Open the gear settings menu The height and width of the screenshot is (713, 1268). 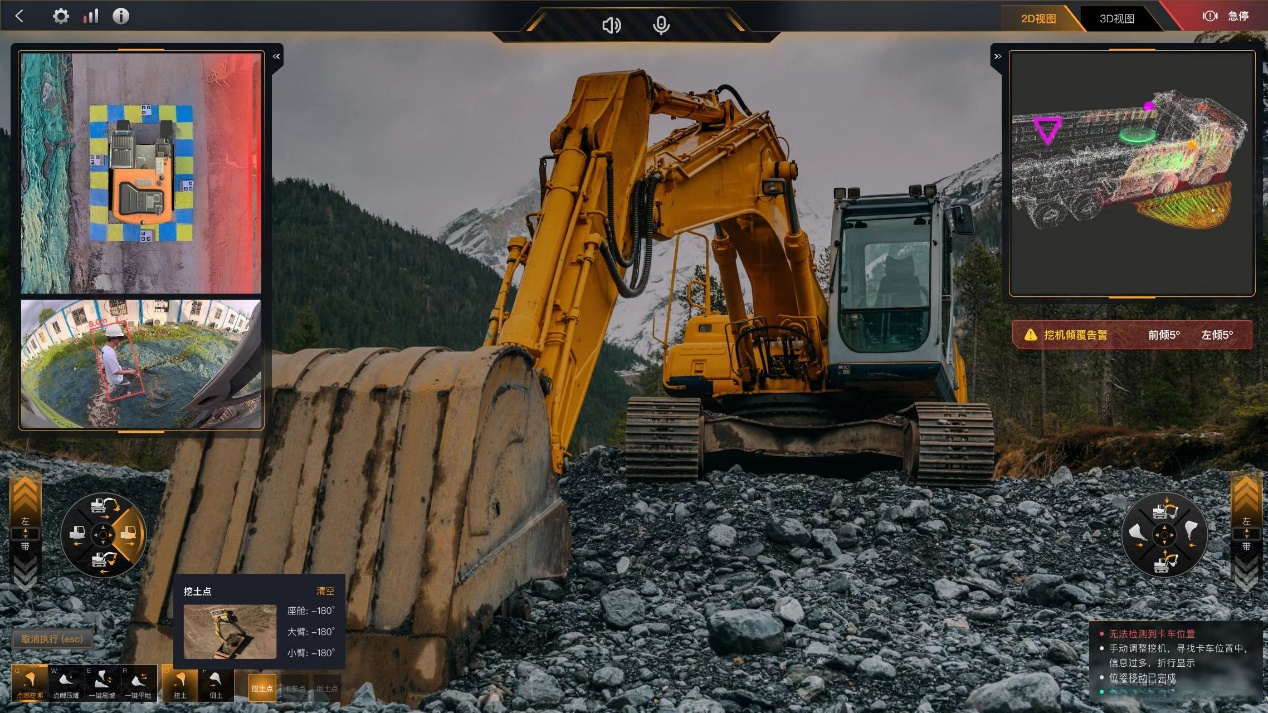click(61, 16)
